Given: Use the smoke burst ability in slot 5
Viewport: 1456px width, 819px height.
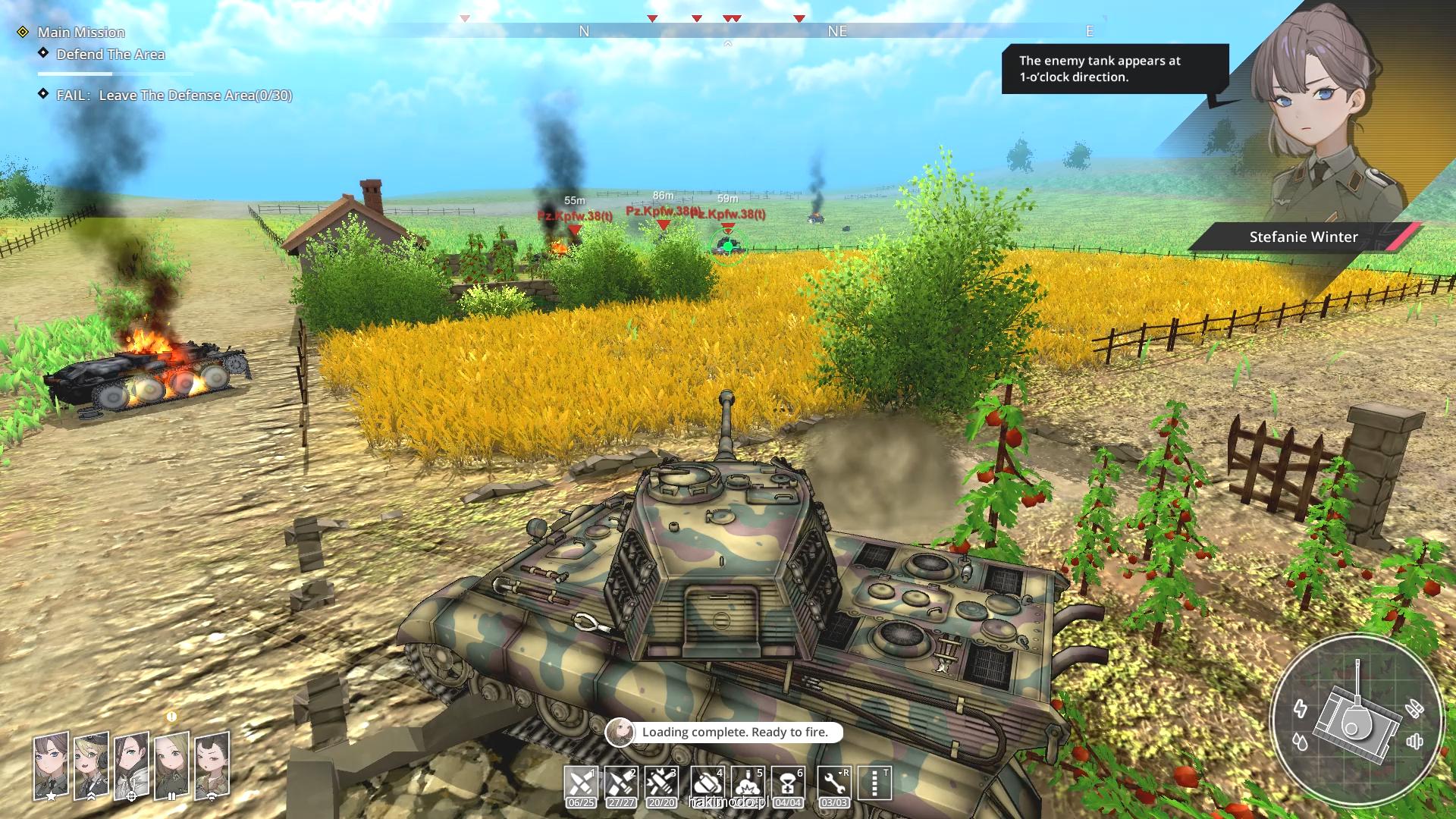Looking at the screenshot, I should (x=748, y=784).
